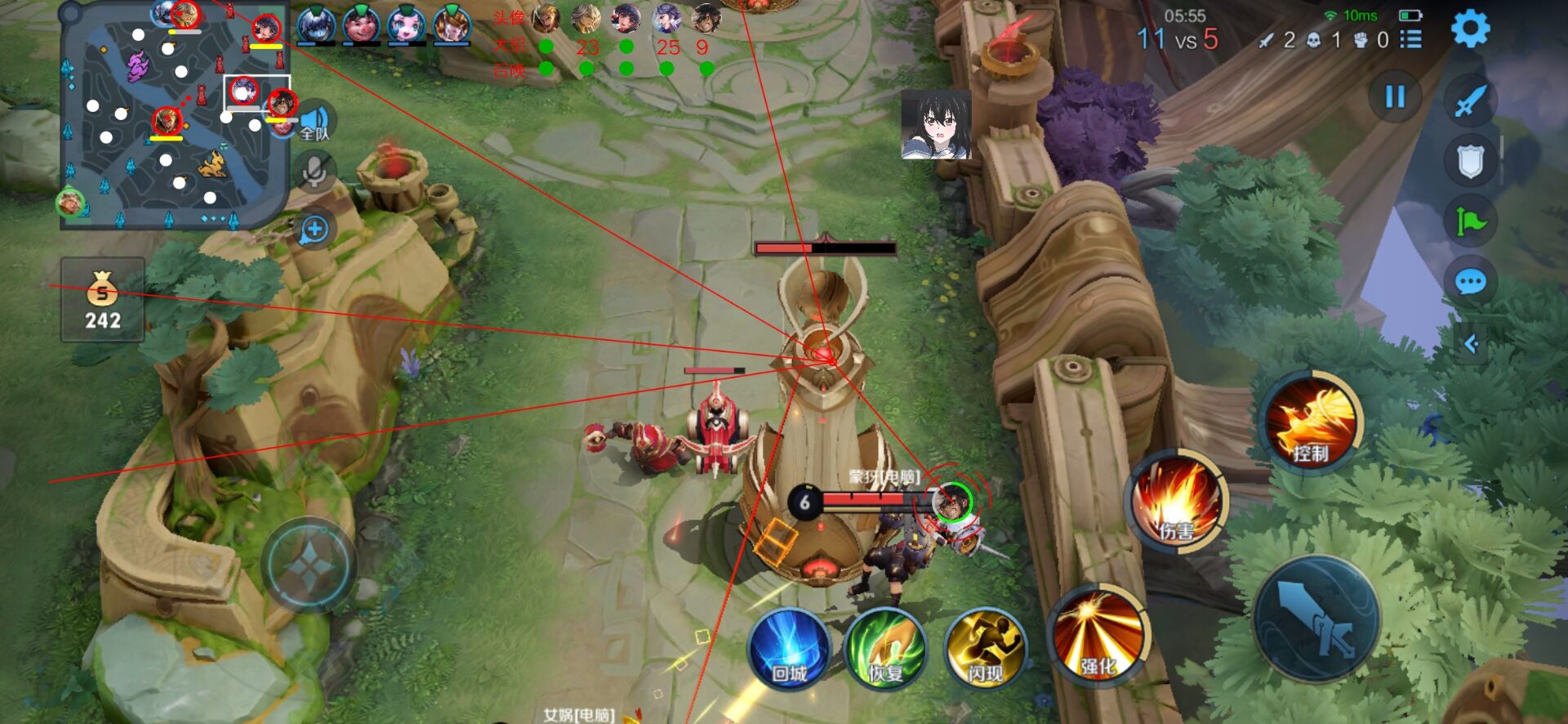
Task: Toggle the microphone button
Action: point(314,172)
